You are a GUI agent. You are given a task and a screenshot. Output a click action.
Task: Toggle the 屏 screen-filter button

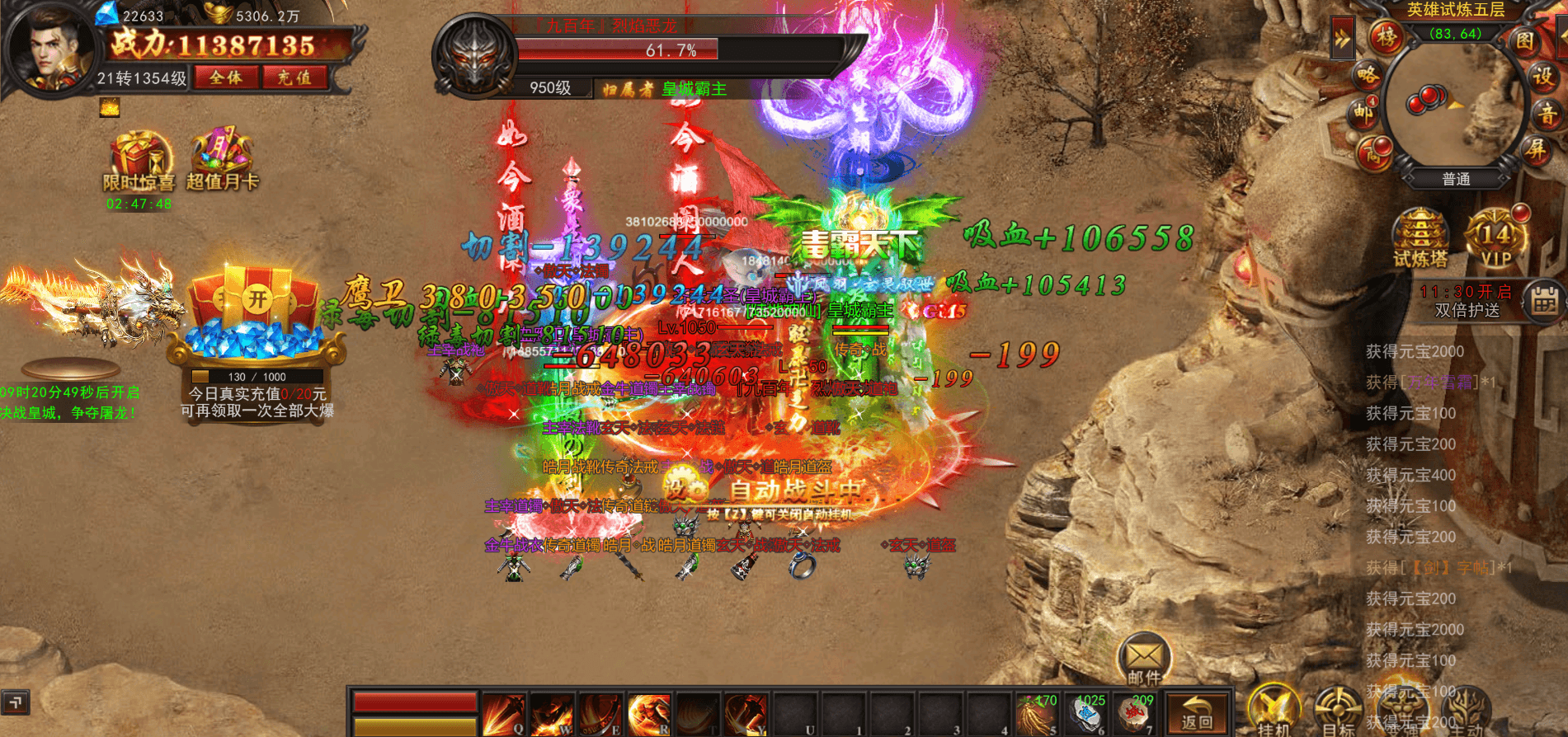(1534, 149)
